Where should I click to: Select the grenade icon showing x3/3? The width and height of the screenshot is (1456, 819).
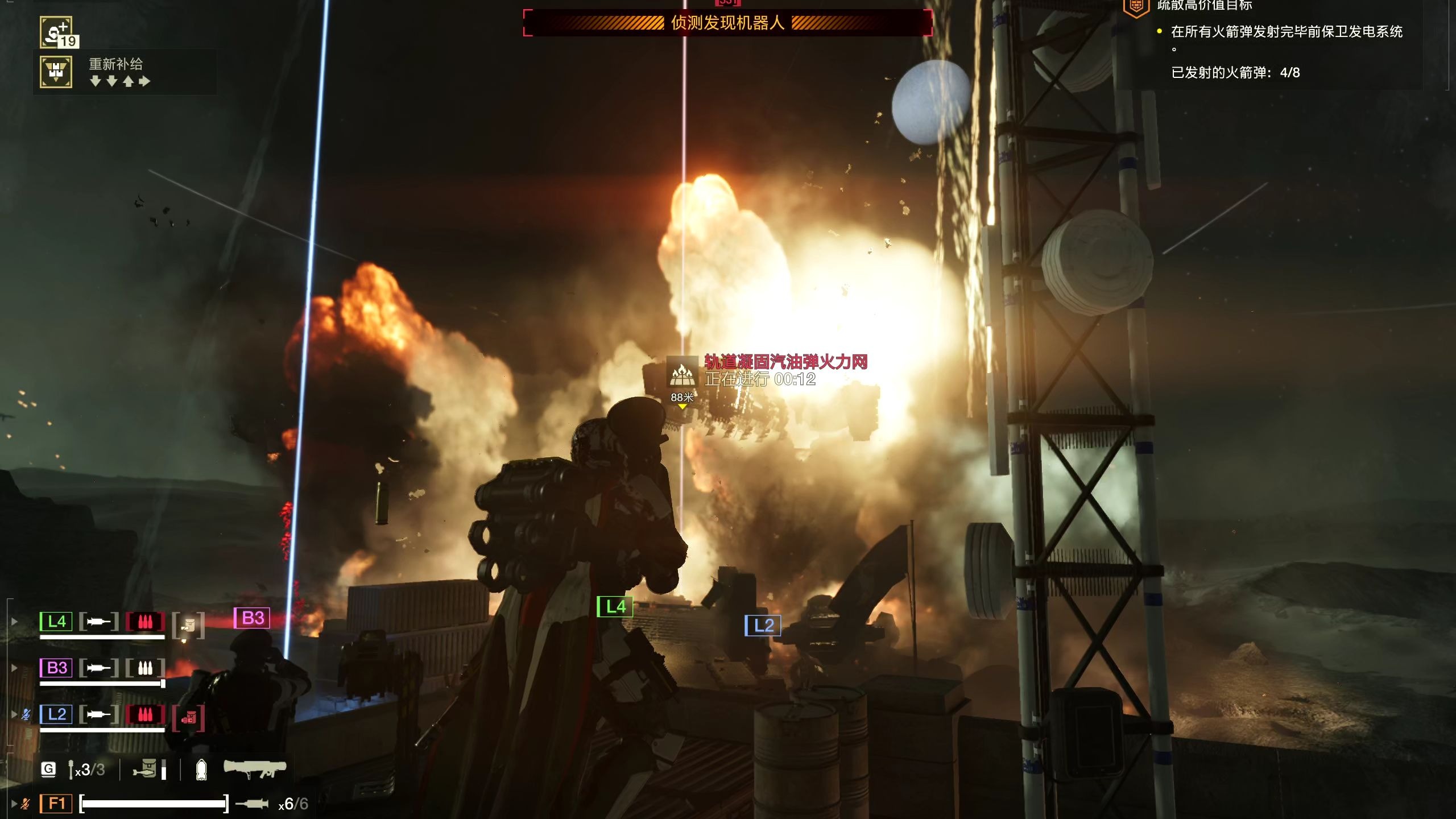[x=71, y=770]
